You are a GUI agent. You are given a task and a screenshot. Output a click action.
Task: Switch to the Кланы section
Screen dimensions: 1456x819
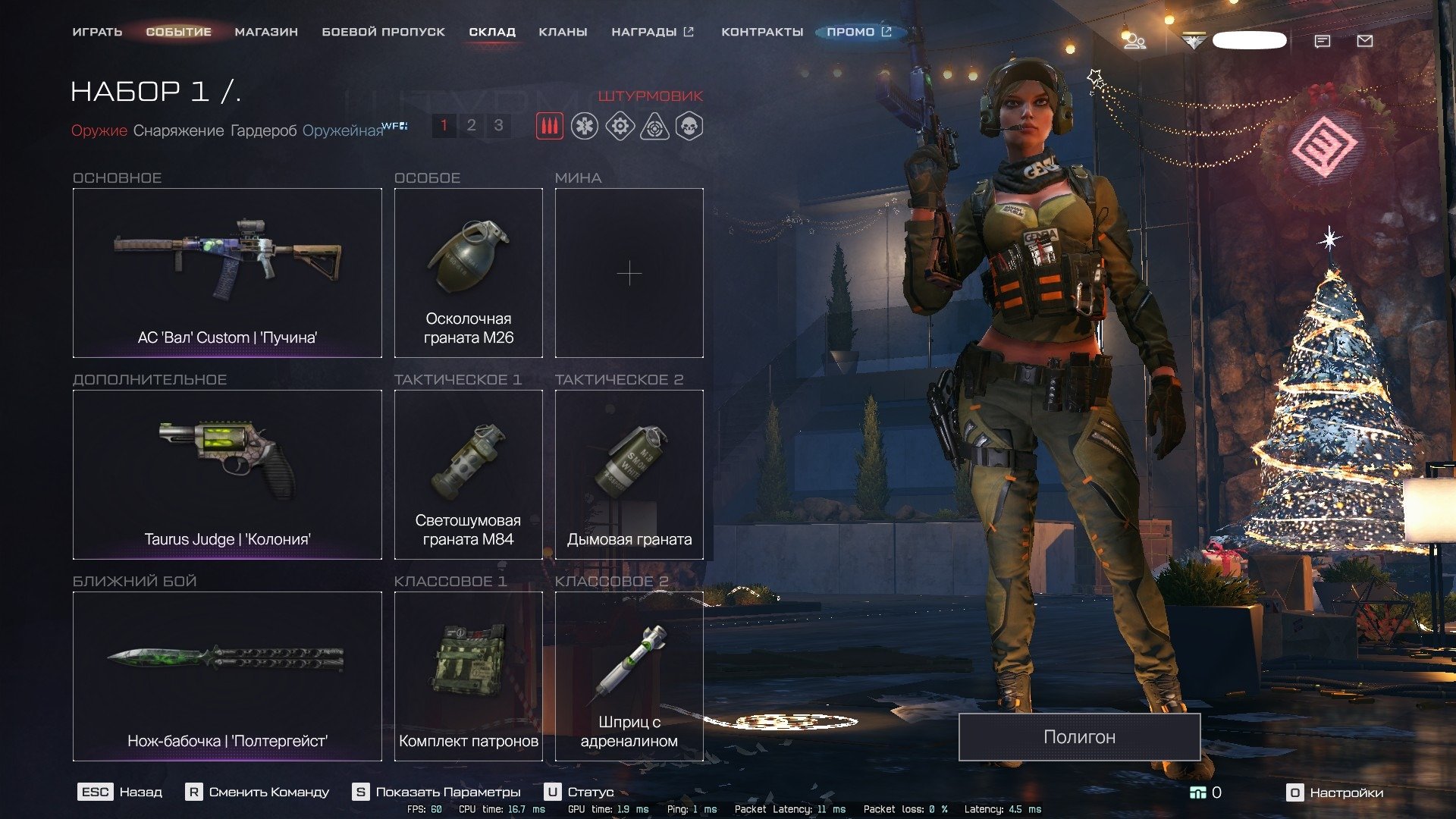[563, 32]
